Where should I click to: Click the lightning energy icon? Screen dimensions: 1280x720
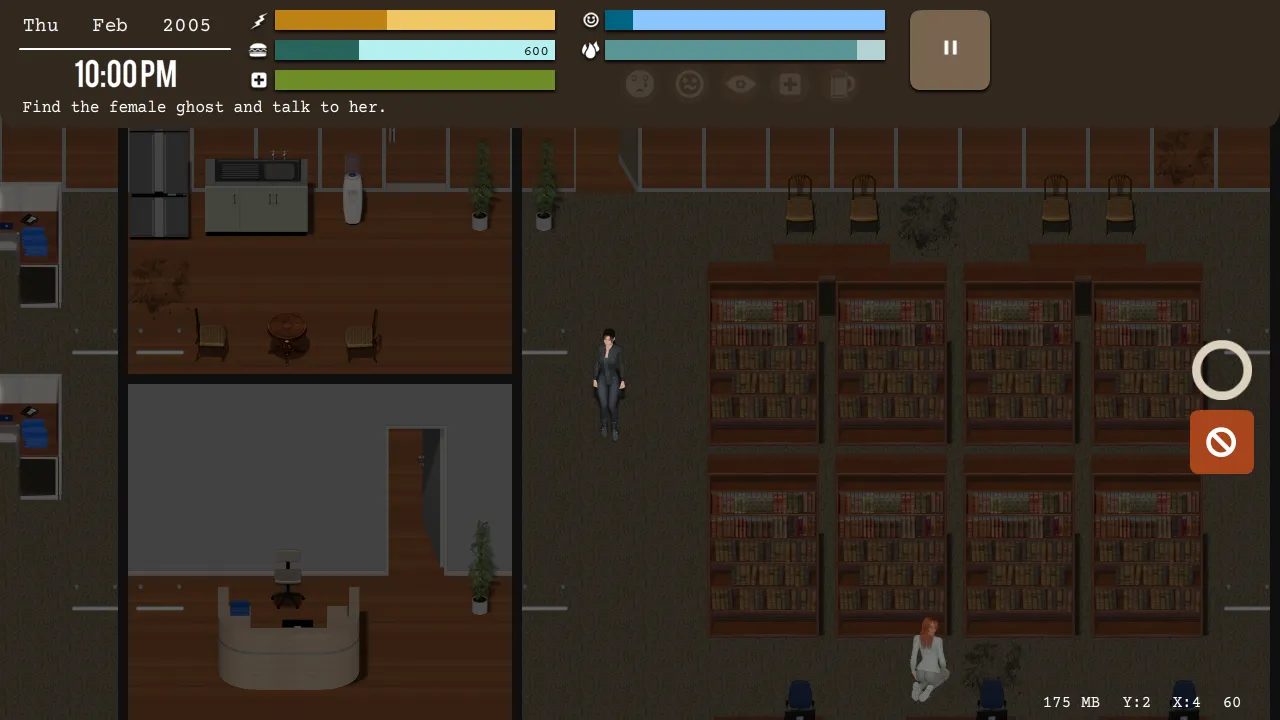click(x=258, y=20)
